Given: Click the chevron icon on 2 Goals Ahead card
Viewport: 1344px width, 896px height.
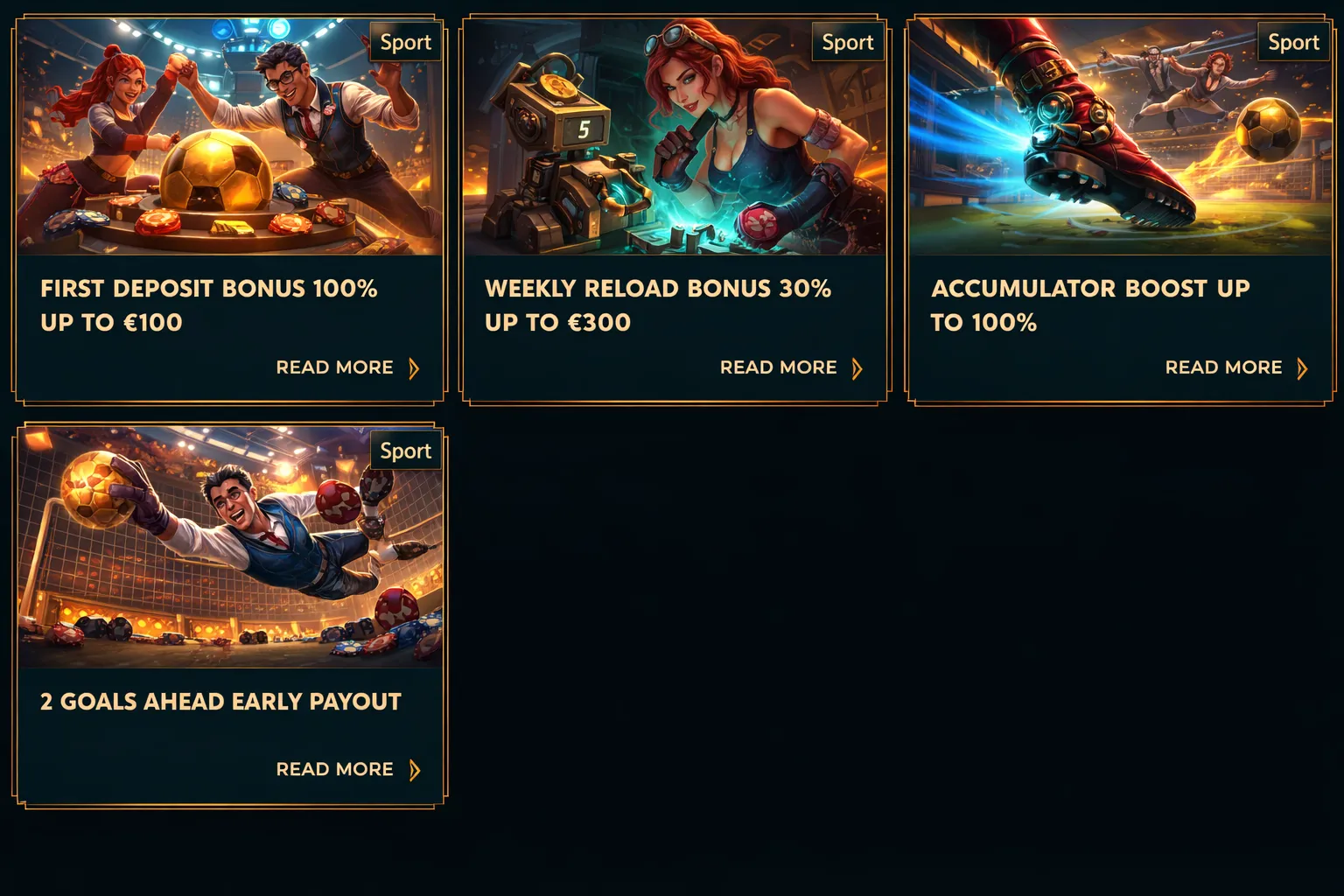Looking at the screenshot, I should (x=415, y=770).
